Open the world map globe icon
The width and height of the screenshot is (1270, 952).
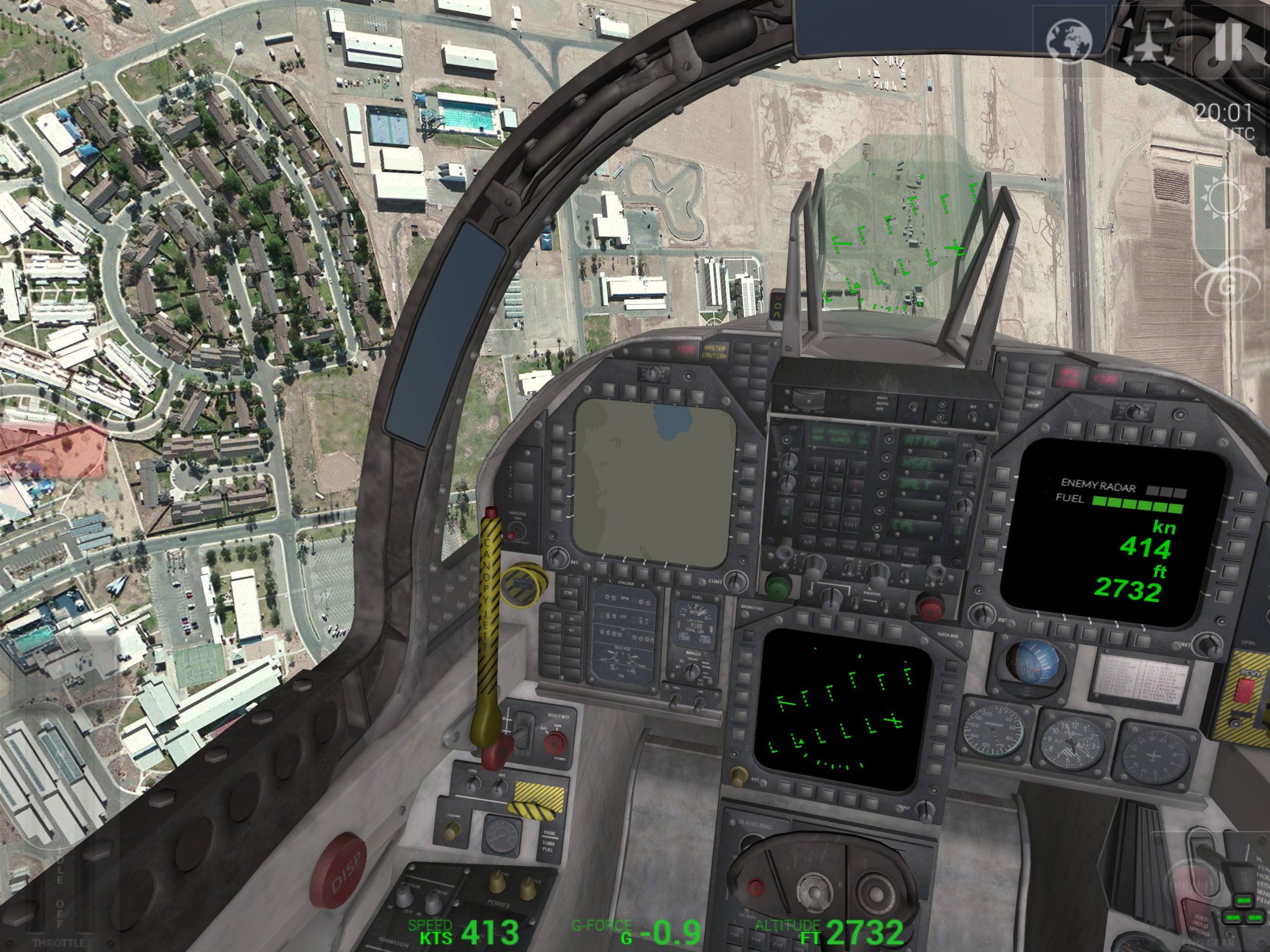(x=1068, y=41)
